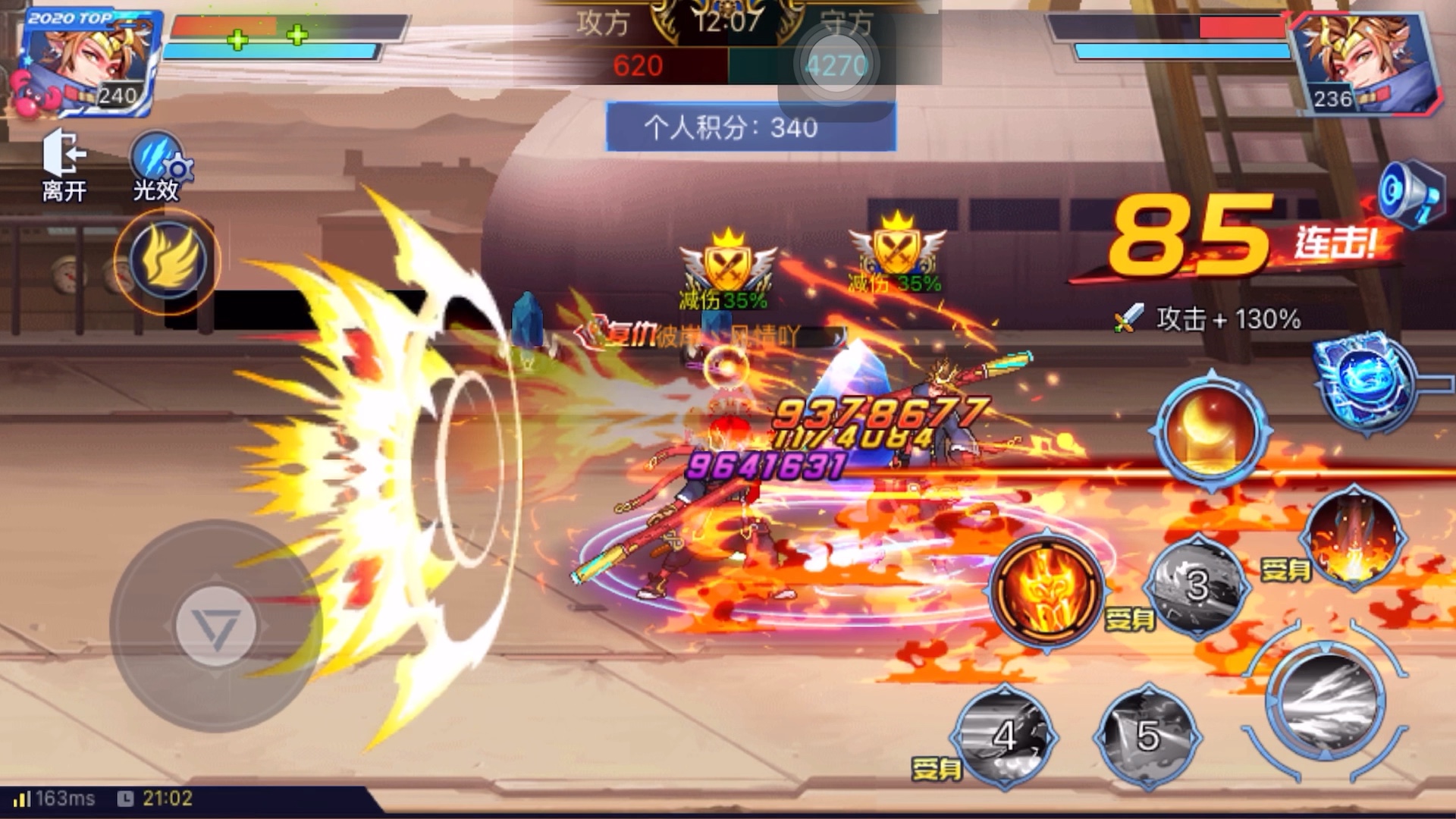
Task: Tap the virtual joystick pad
Action: pyautogui.click(x=215, y=626)
